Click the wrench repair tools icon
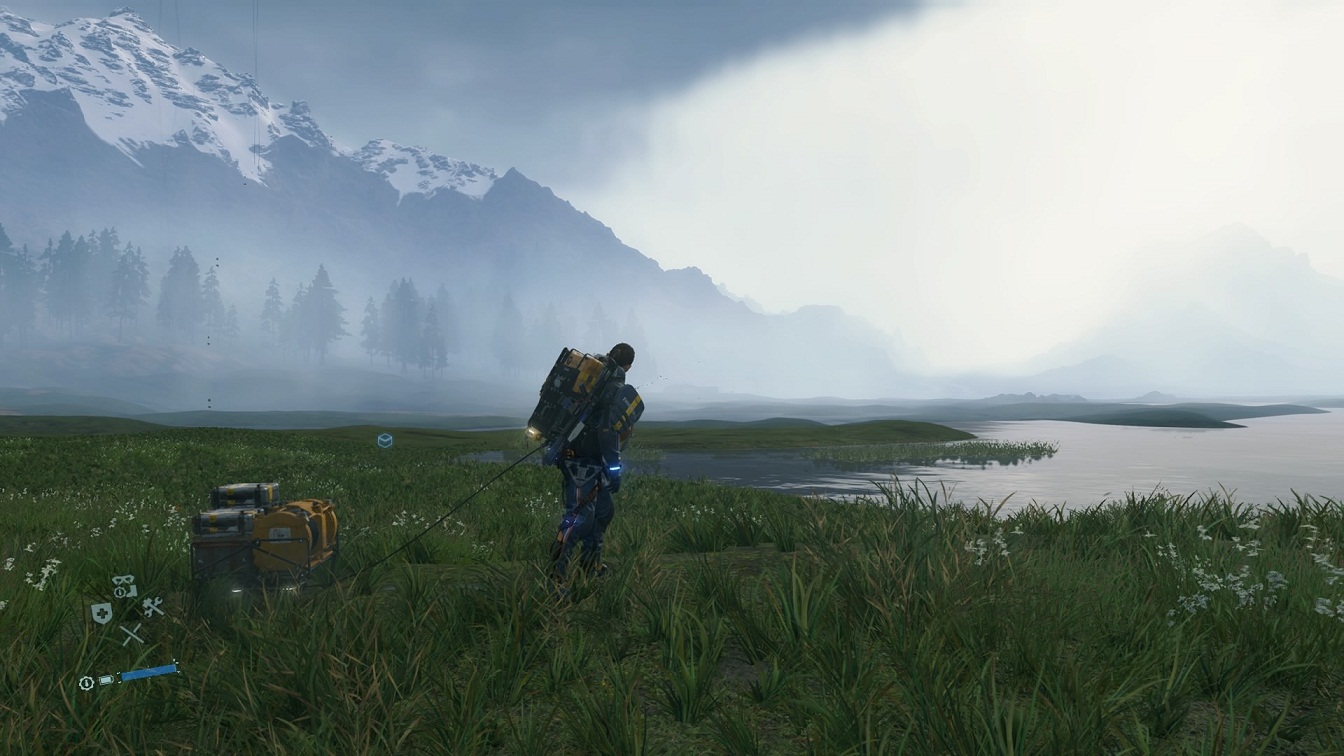 click(153, 606)
